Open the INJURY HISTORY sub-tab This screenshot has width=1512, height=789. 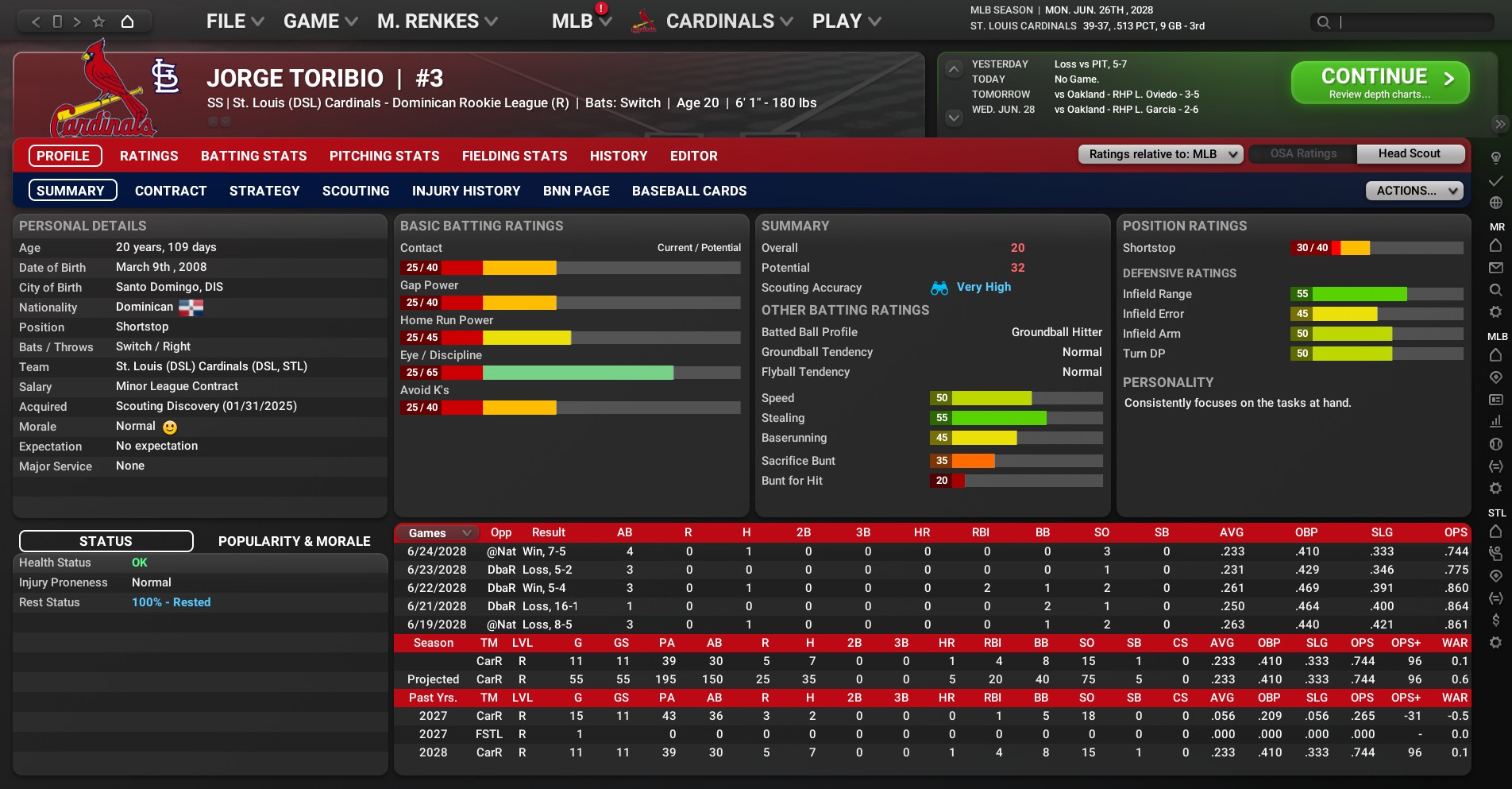click(x=466, y=191)
